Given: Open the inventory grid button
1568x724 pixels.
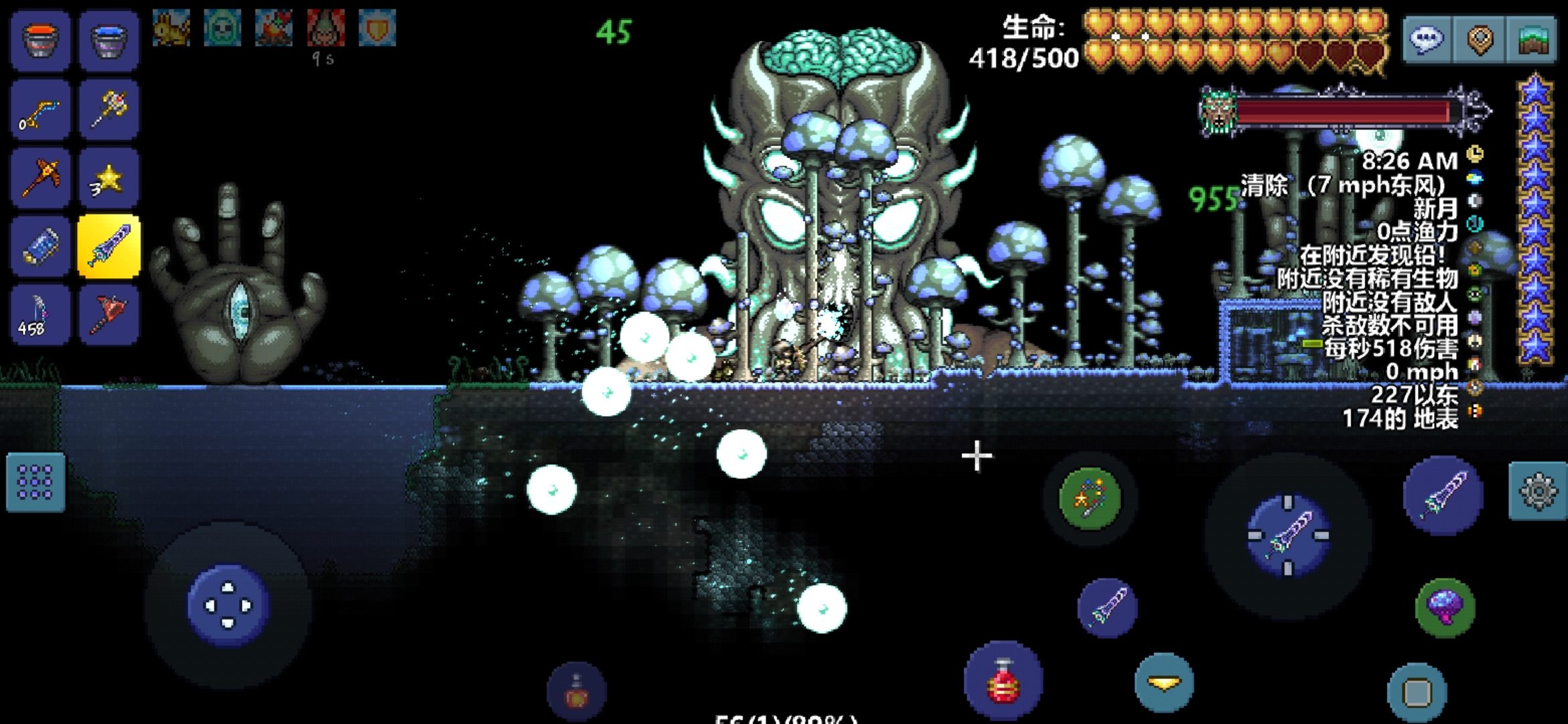Looking at the screenshot, I should (x=36, y=483).
